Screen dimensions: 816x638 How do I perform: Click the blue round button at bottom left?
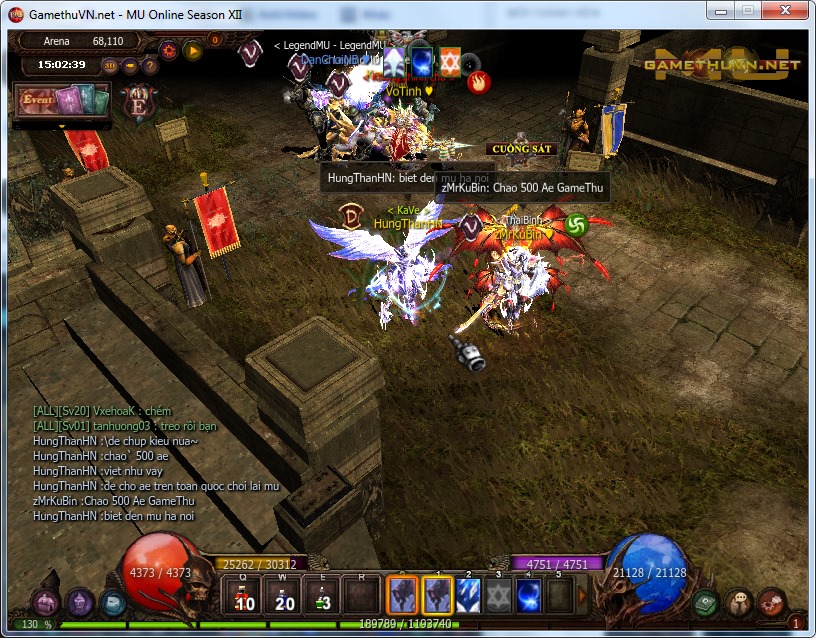click(111, 602)
